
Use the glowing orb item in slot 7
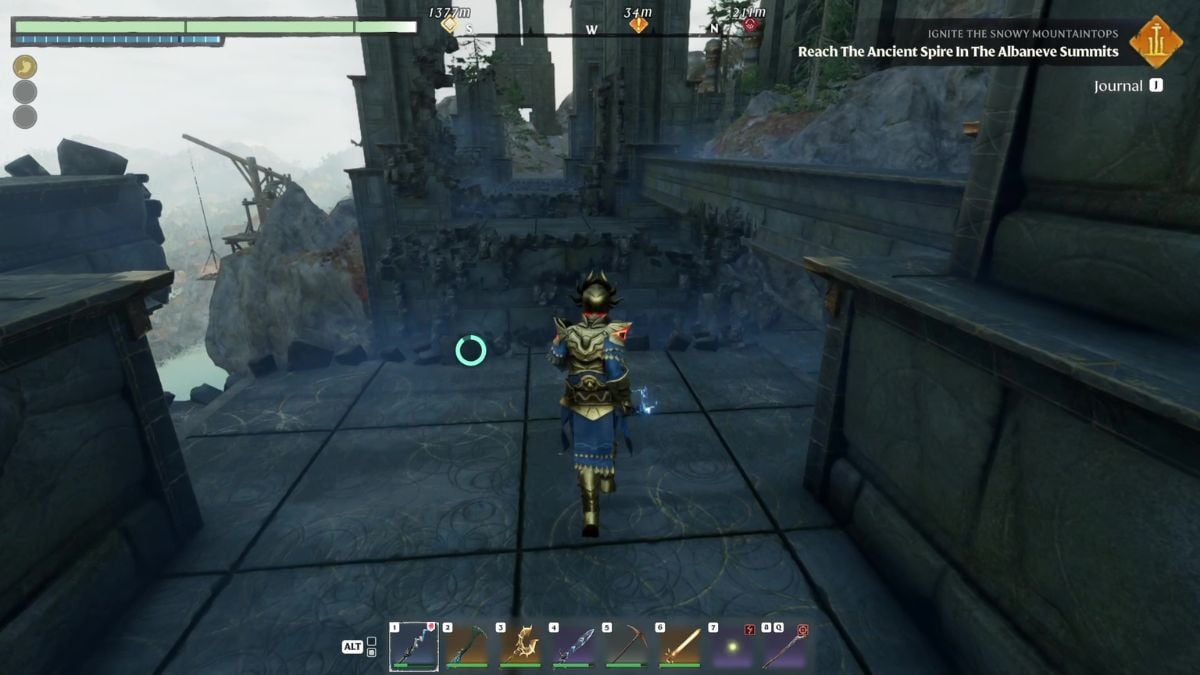pos(732,646)
